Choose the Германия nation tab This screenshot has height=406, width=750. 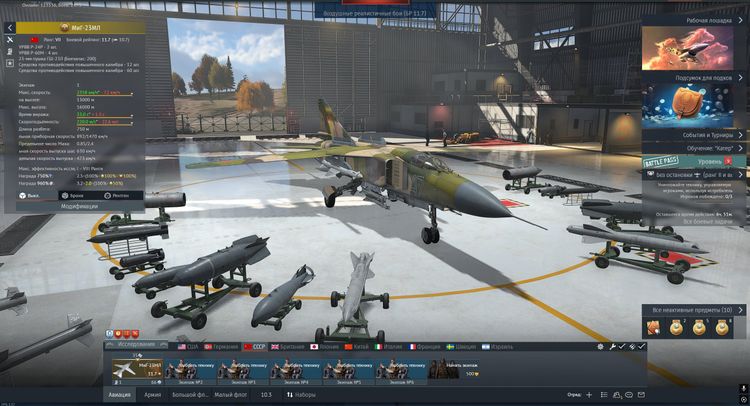(223, 346)
